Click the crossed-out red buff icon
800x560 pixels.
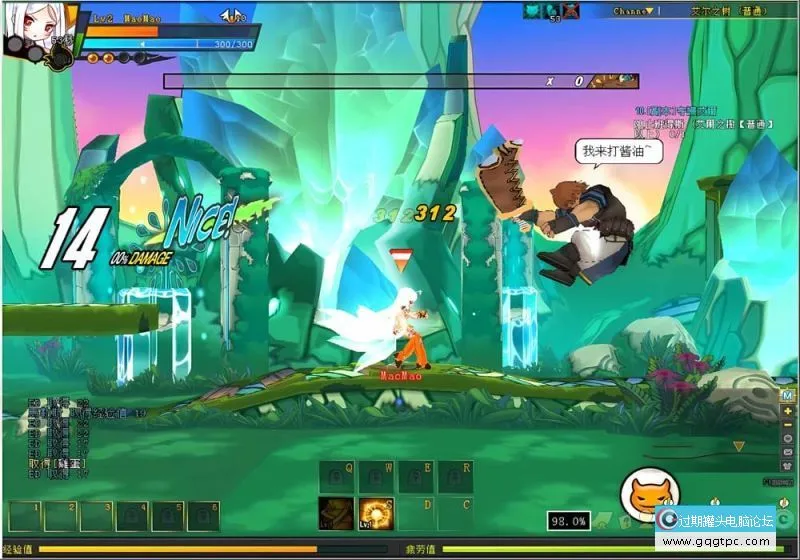pyautogui.click(x=570, y=11)
